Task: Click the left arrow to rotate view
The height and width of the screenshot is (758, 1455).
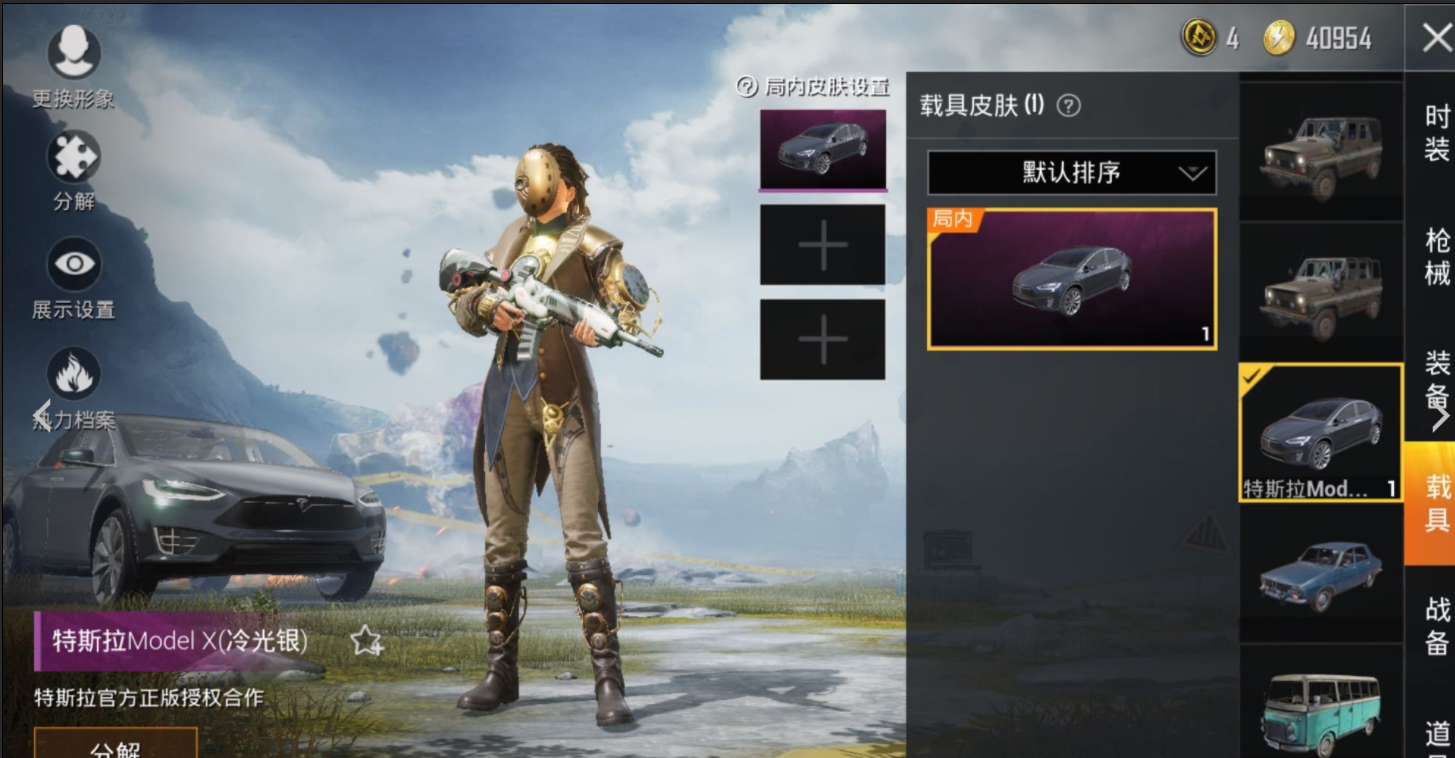Action: [42, 413]
